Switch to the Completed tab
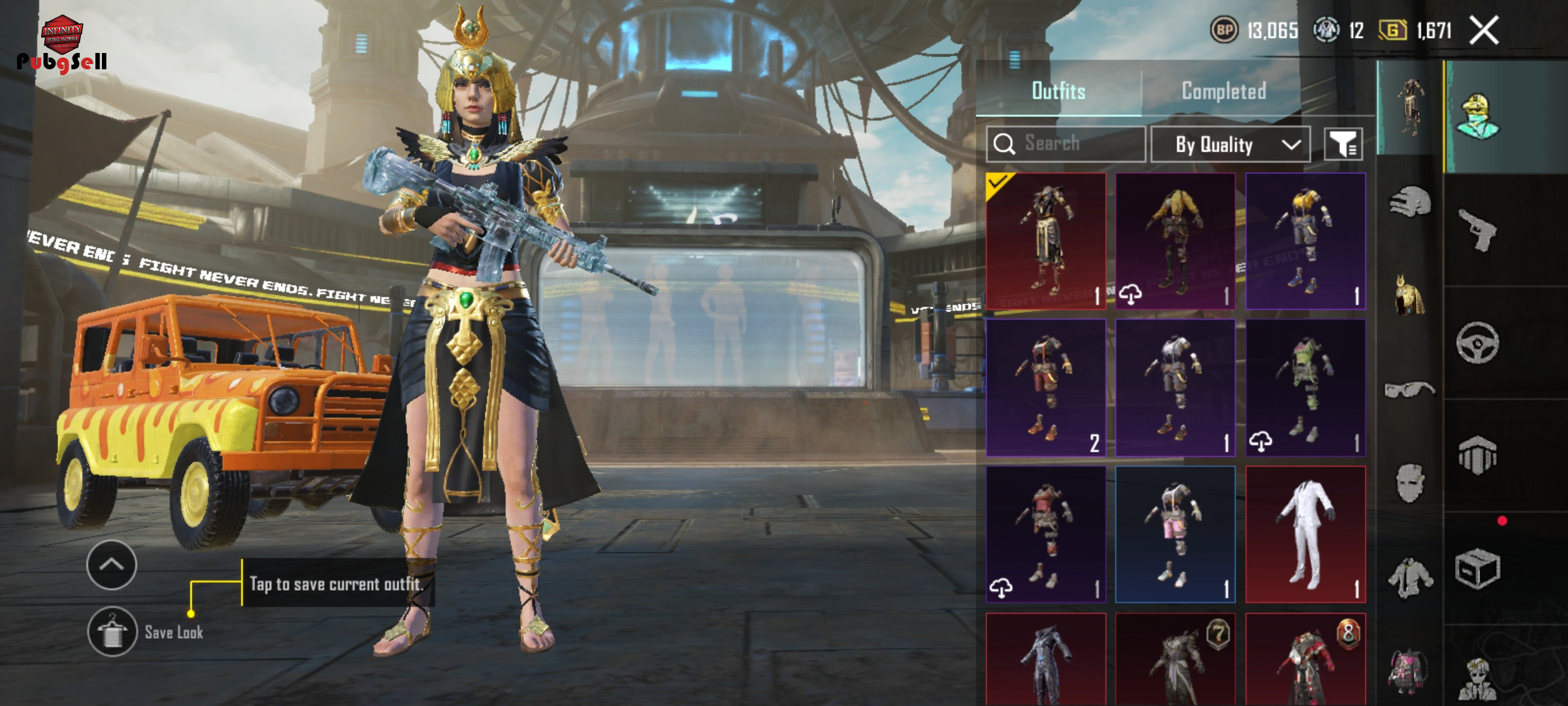Viewport: 1568px width, 706px height. coord(1223,91)
